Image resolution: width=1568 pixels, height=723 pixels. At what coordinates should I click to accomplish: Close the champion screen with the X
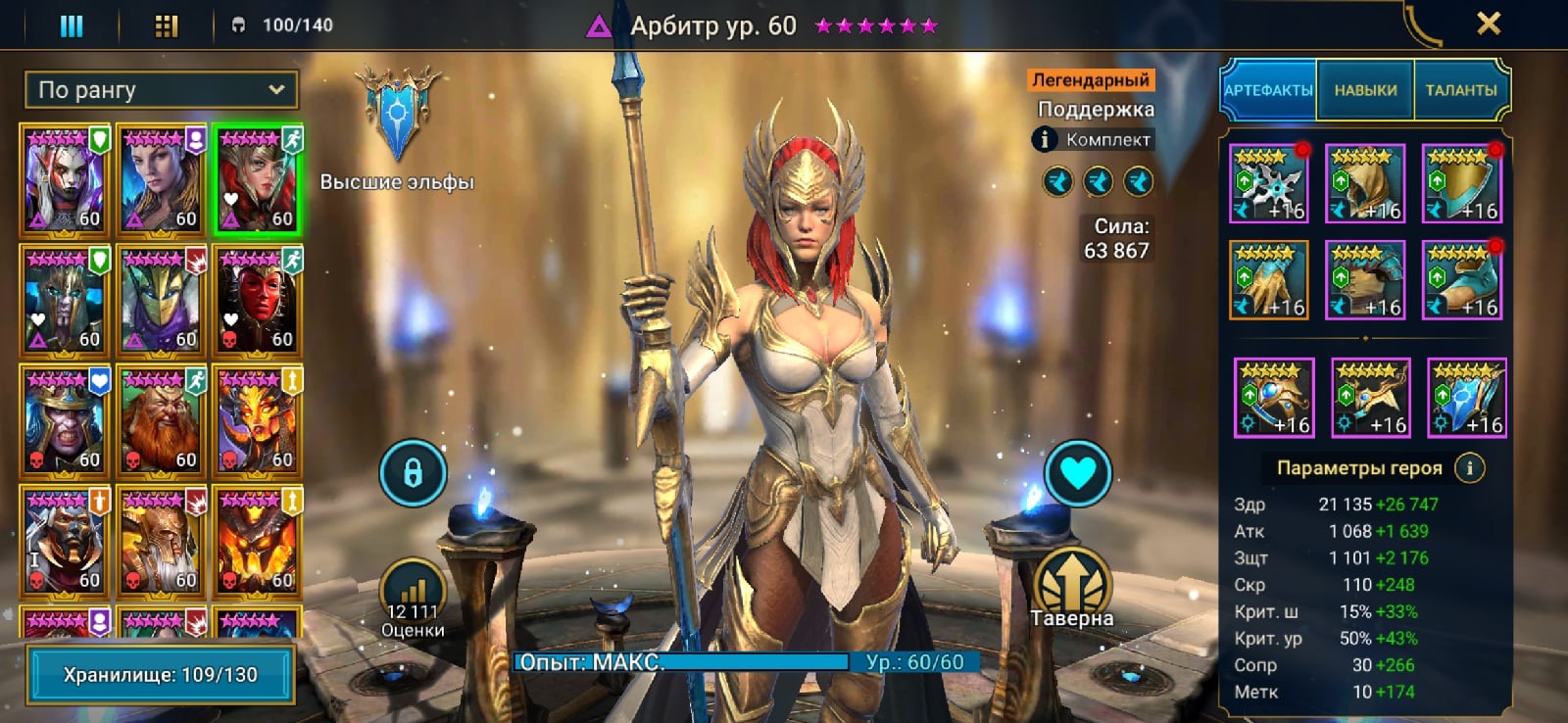pos(1488,24)
